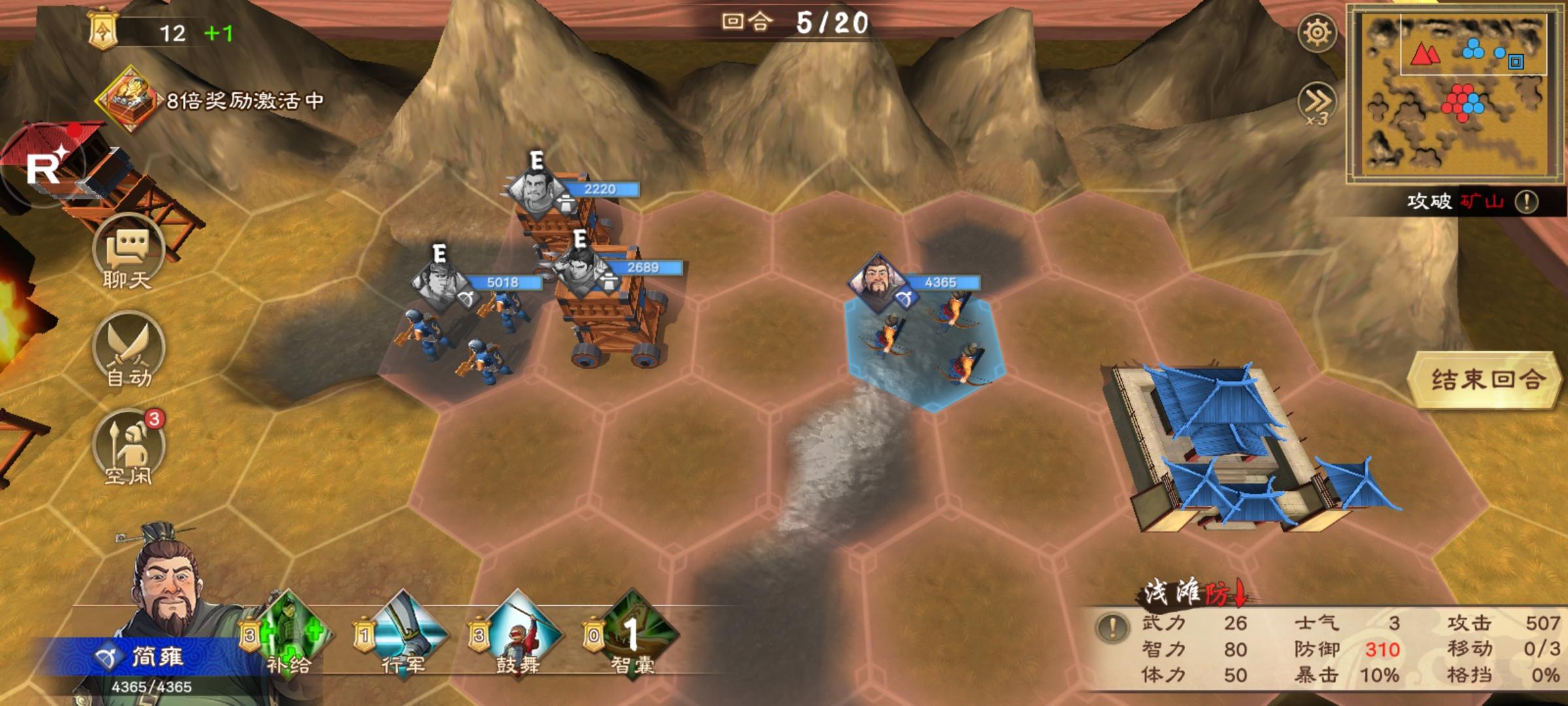Show objective info beside 攻破矿山
The image size is (1568, 706).
click(1527, 201)
